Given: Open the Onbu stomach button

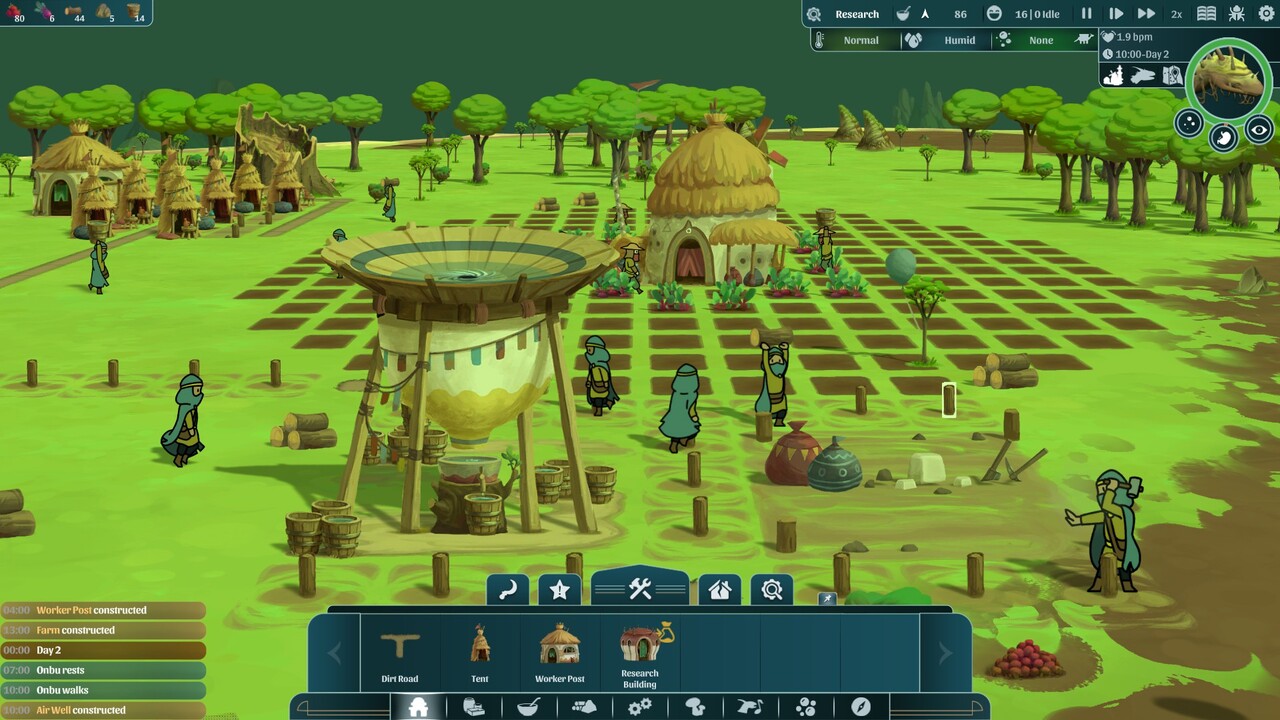Looking at the screenshot, I should click(1224, 138).
